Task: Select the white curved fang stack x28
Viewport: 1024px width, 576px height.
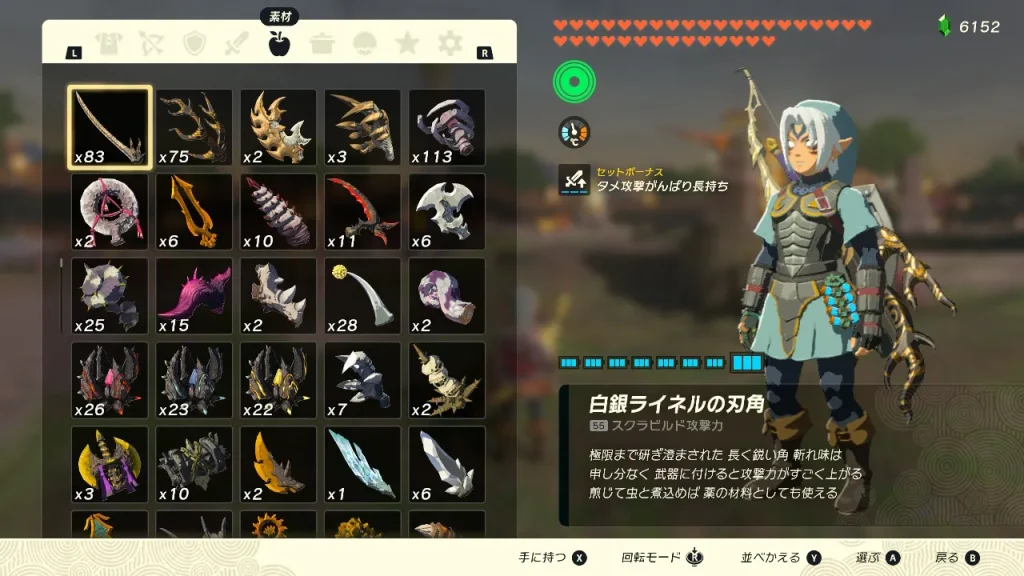Action: pyautogui.click(x=362, y=295)
